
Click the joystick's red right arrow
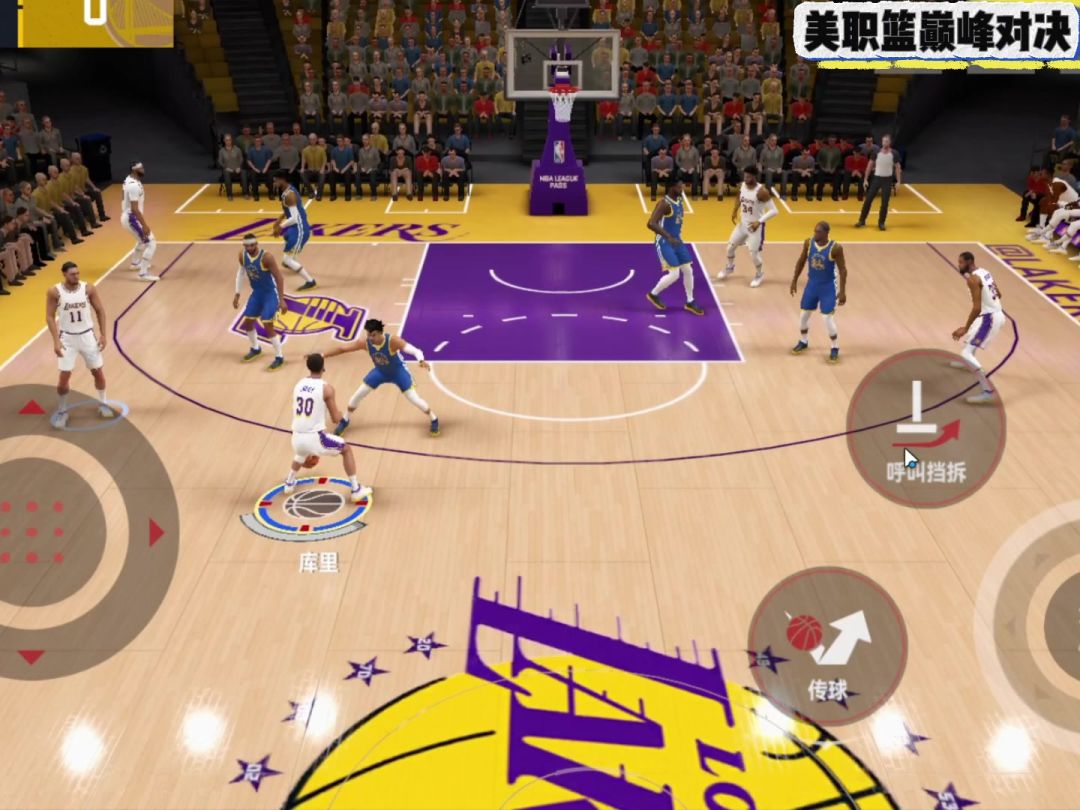[x=156, y=532]
